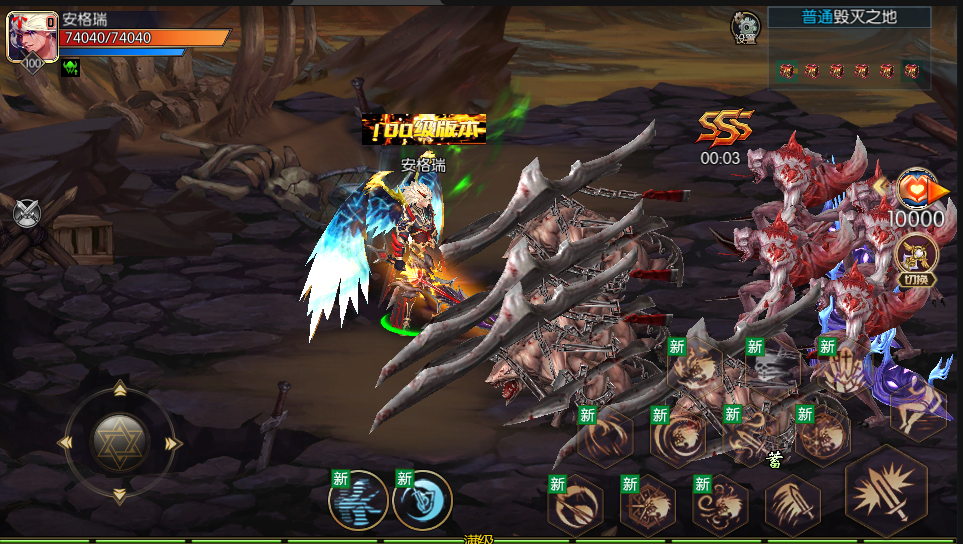Activate the slashing sword skill beside the basic attack
This screenshot has height=544, width=963.
(x=793, y=503)
